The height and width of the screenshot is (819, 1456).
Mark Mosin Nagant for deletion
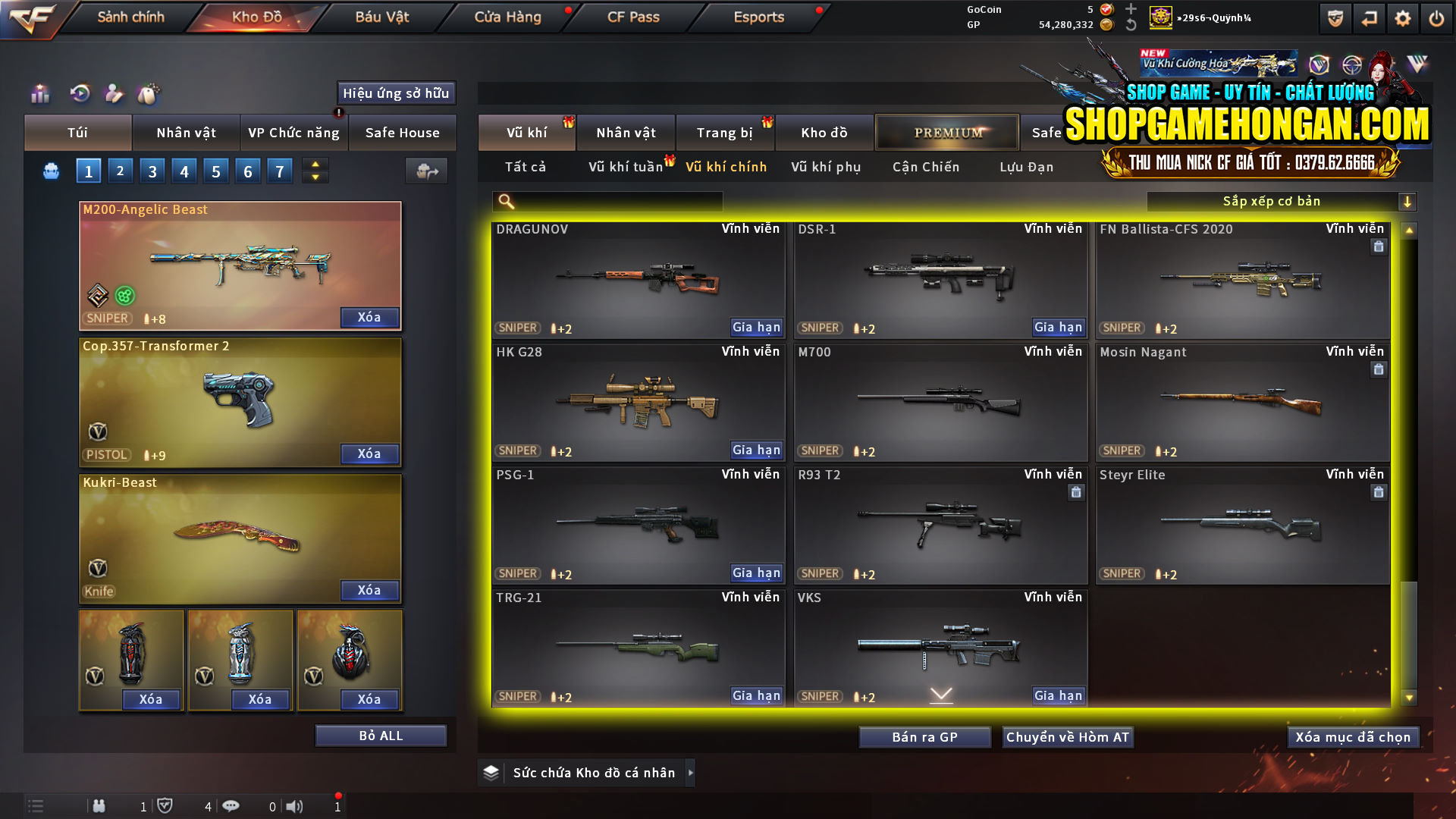point(1378,369)
